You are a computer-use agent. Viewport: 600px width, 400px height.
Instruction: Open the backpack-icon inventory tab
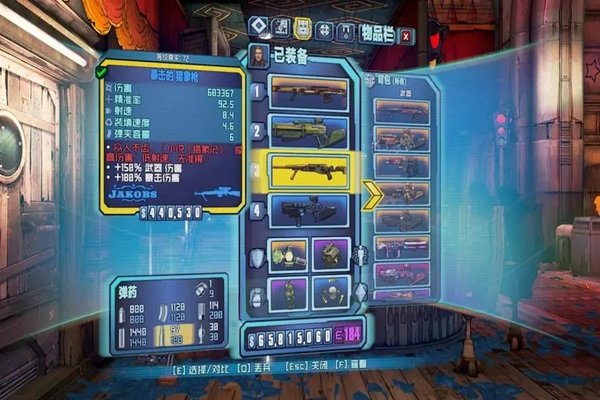(303, 29)
